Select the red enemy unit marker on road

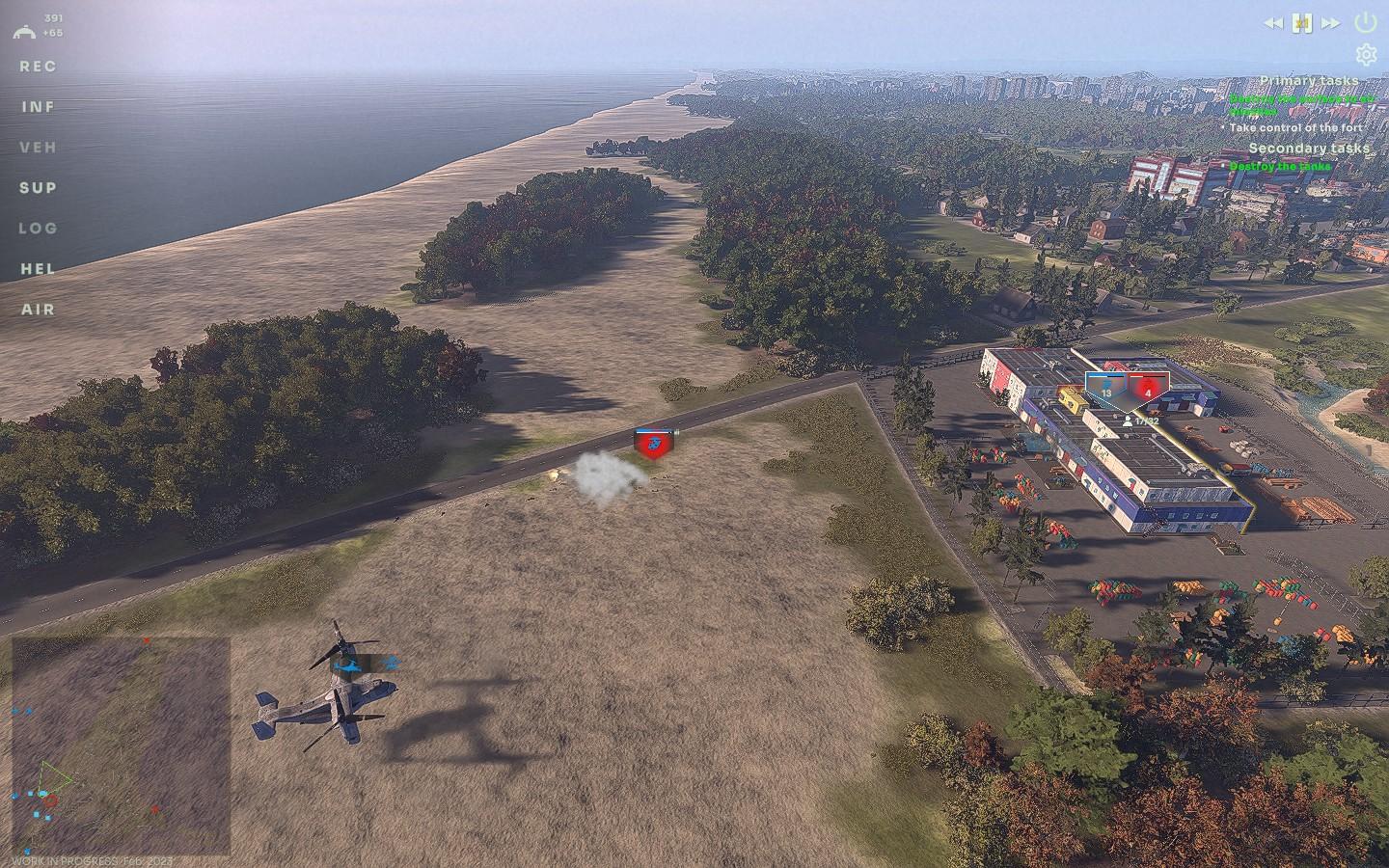pos(654,444)
